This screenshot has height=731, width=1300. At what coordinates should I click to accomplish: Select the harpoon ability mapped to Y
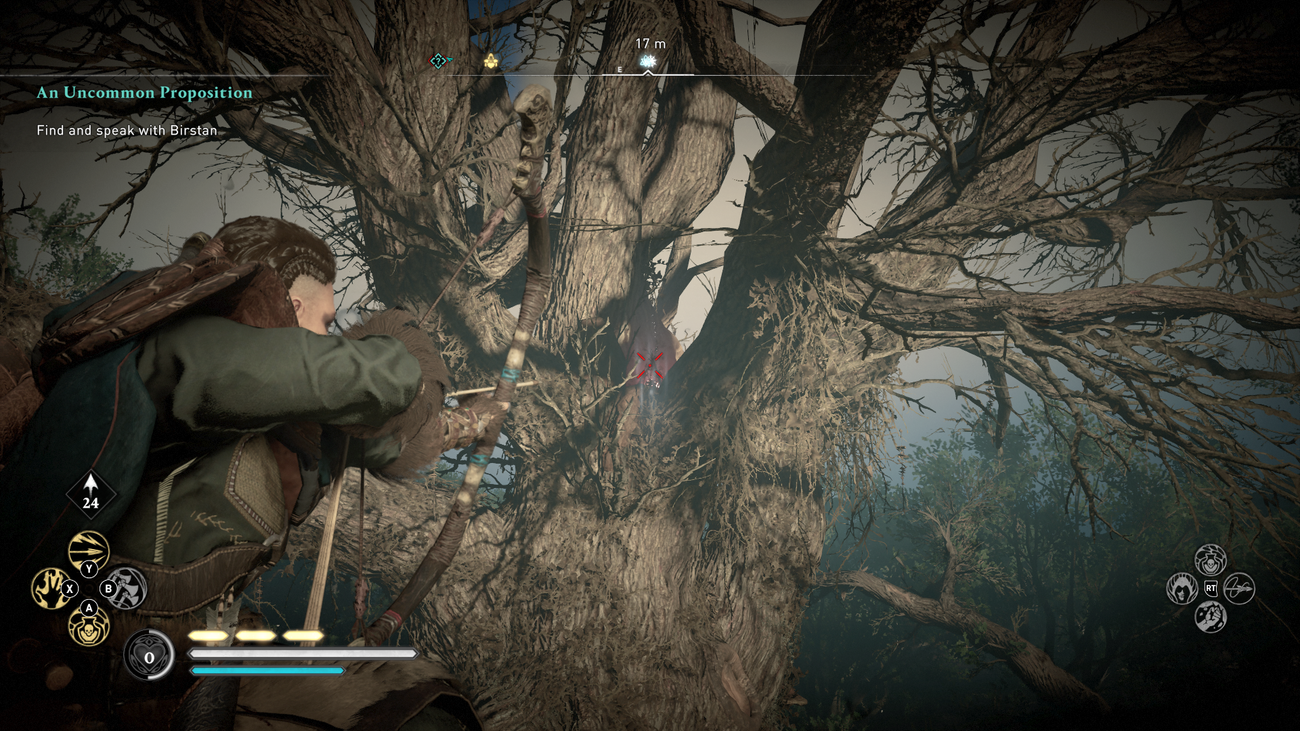(x=89, y=549)
